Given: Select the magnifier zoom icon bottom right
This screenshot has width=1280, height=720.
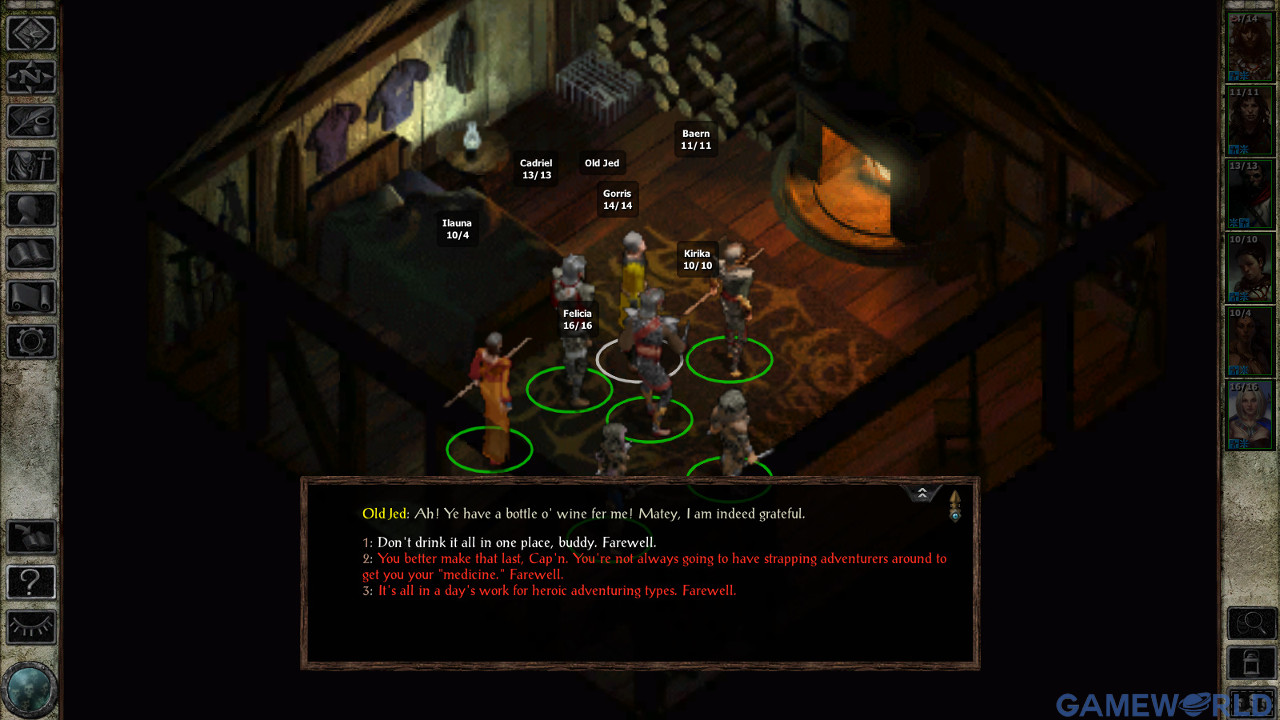Looking at the screenshot, I should 1251,621.
